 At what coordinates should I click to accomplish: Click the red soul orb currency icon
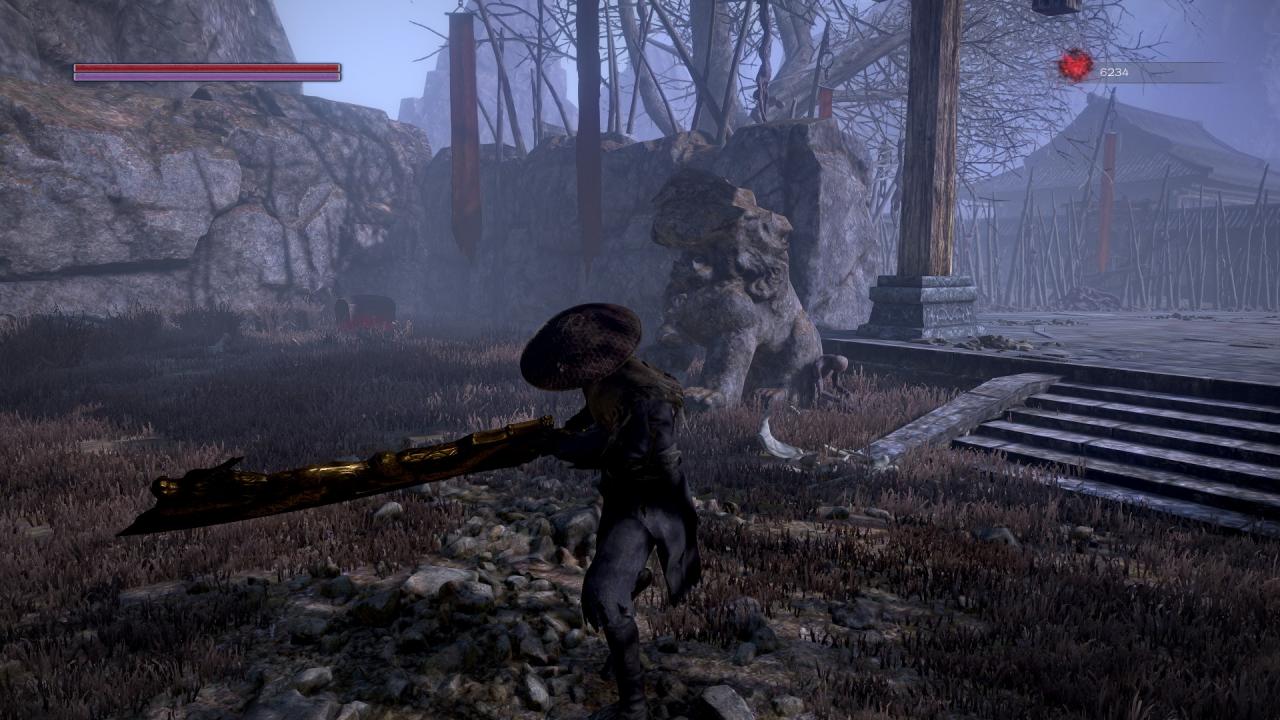coord(1076,66)
